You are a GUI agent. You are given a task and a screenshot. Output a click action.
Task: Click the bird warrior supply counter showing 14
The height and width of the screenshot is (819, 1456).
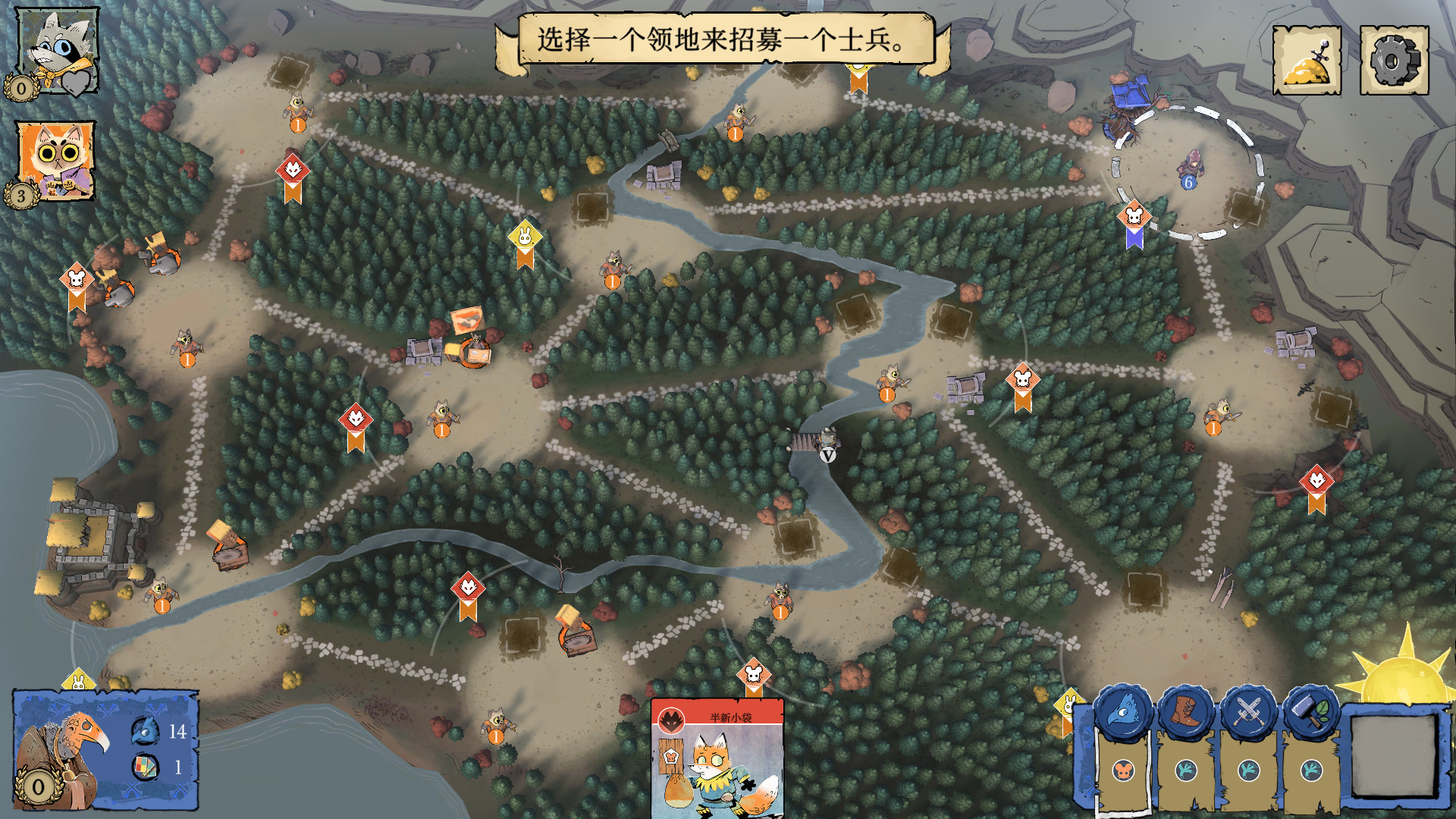[x=163, y=733]
